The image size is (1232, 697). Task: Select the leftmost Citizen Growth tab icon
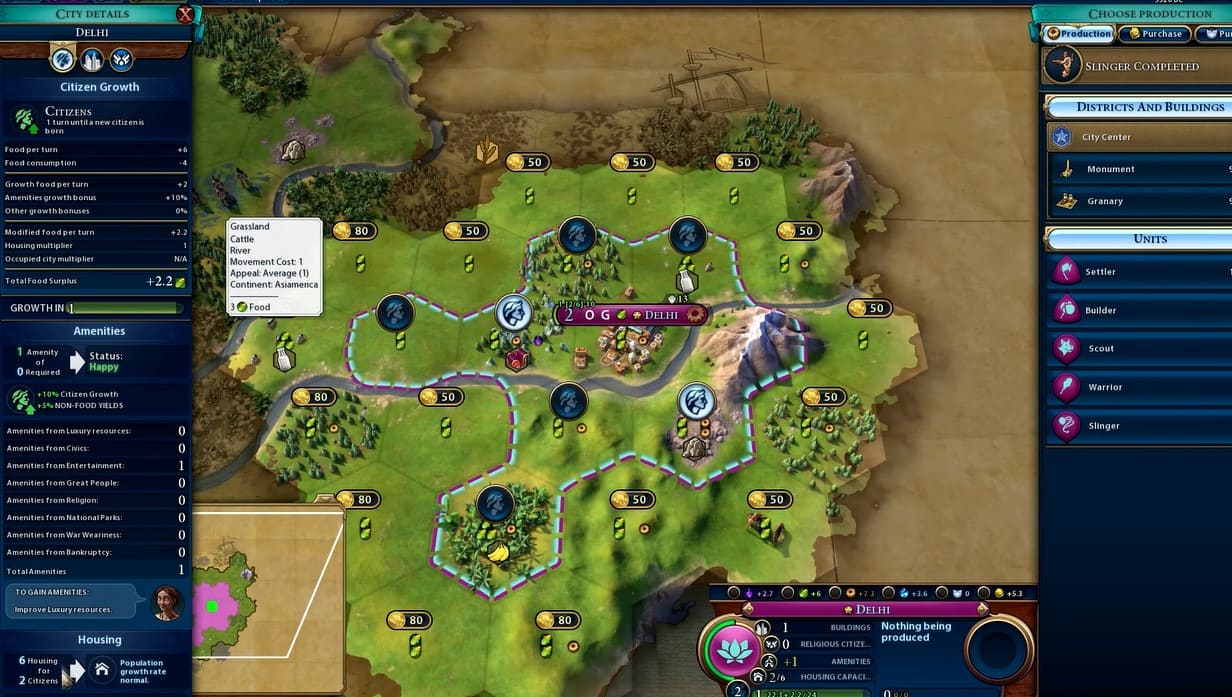tap(63, 60)
